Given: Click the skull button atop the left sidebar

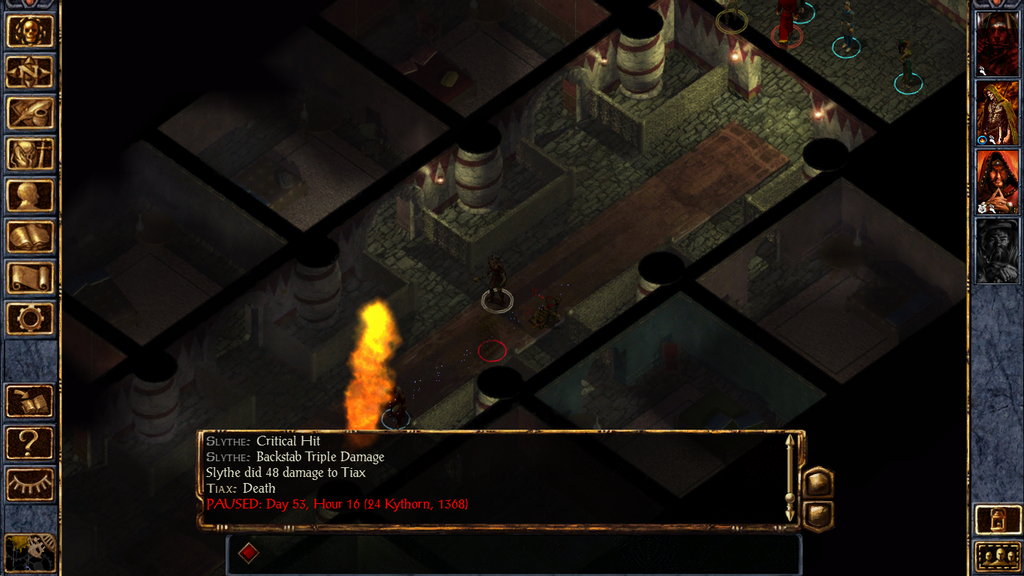Looking at the screenshot, I should click(x=30, y=31).
